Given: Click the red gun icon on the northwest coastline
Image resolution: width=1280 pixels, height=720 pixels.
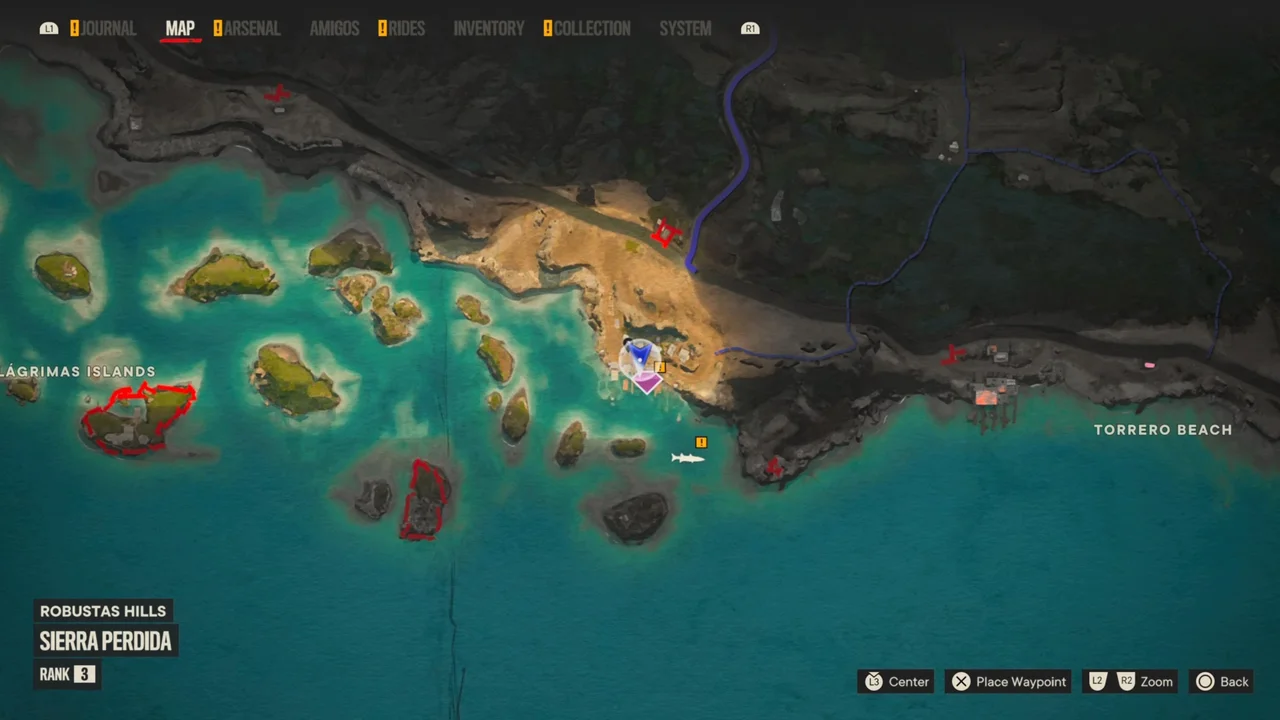Looking at the screenshot, I should [x=277, y=95].
